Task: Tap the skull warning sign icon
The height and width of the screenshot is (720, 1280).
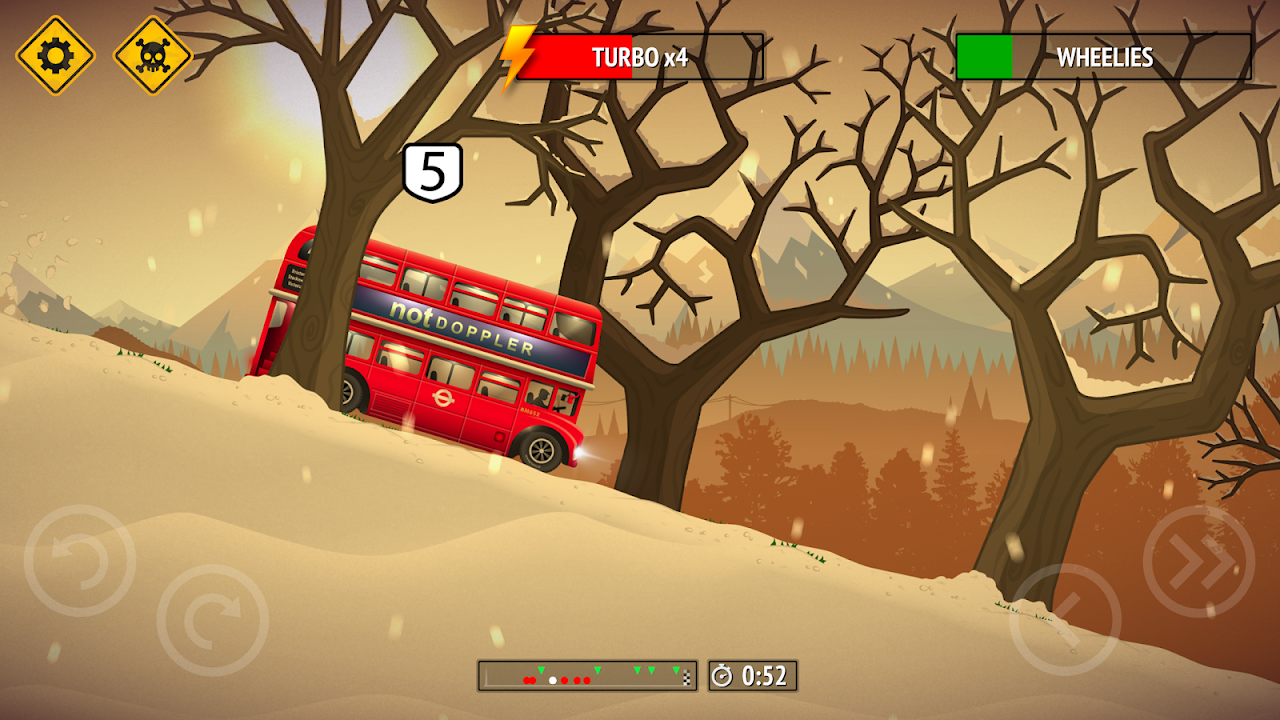Action: [153, 55]
